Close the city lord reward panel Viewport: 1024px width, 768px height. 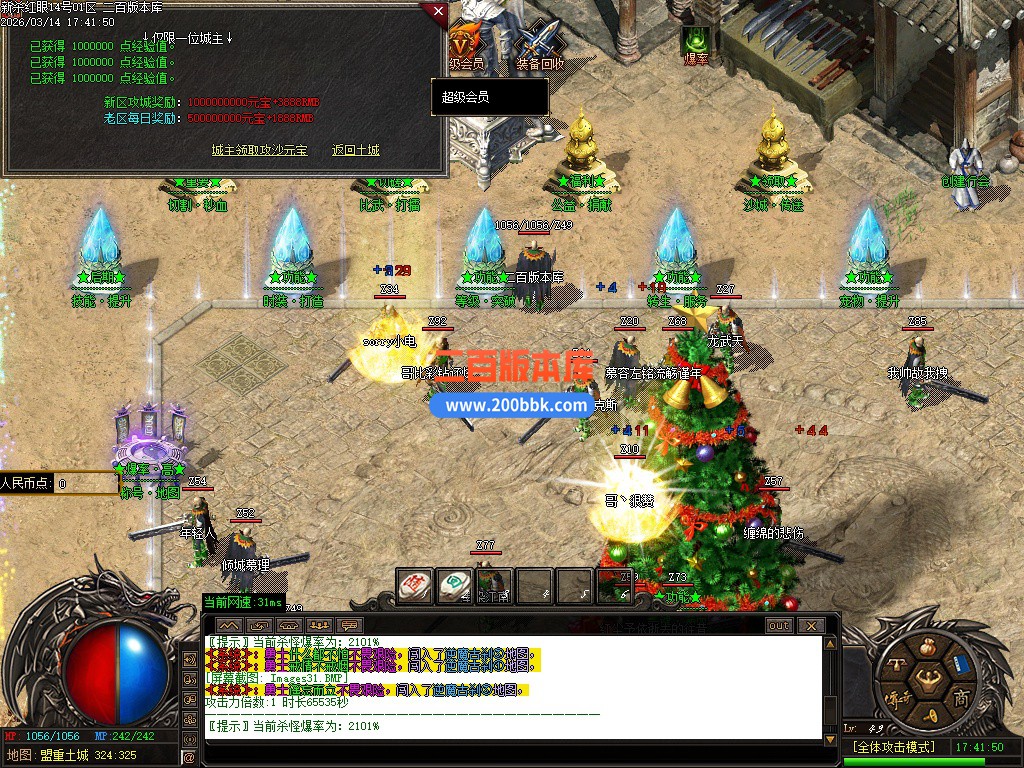437,12
